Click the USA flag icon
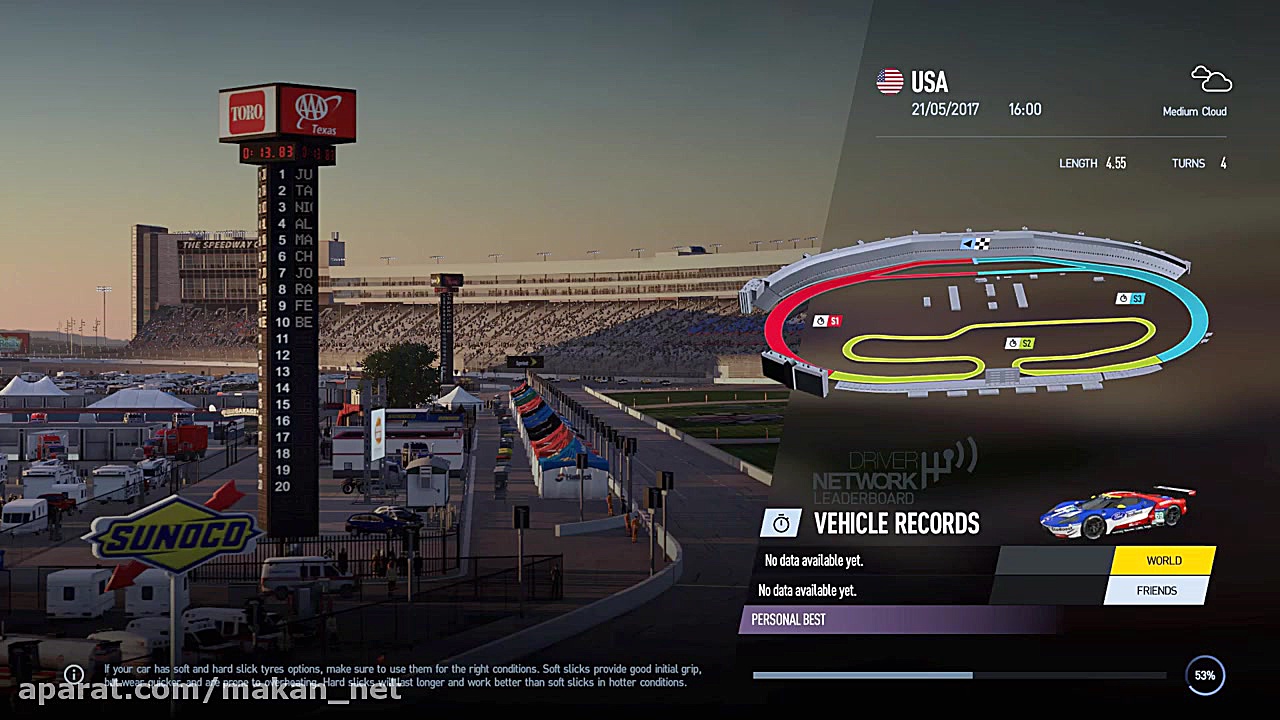 (889, 81)
